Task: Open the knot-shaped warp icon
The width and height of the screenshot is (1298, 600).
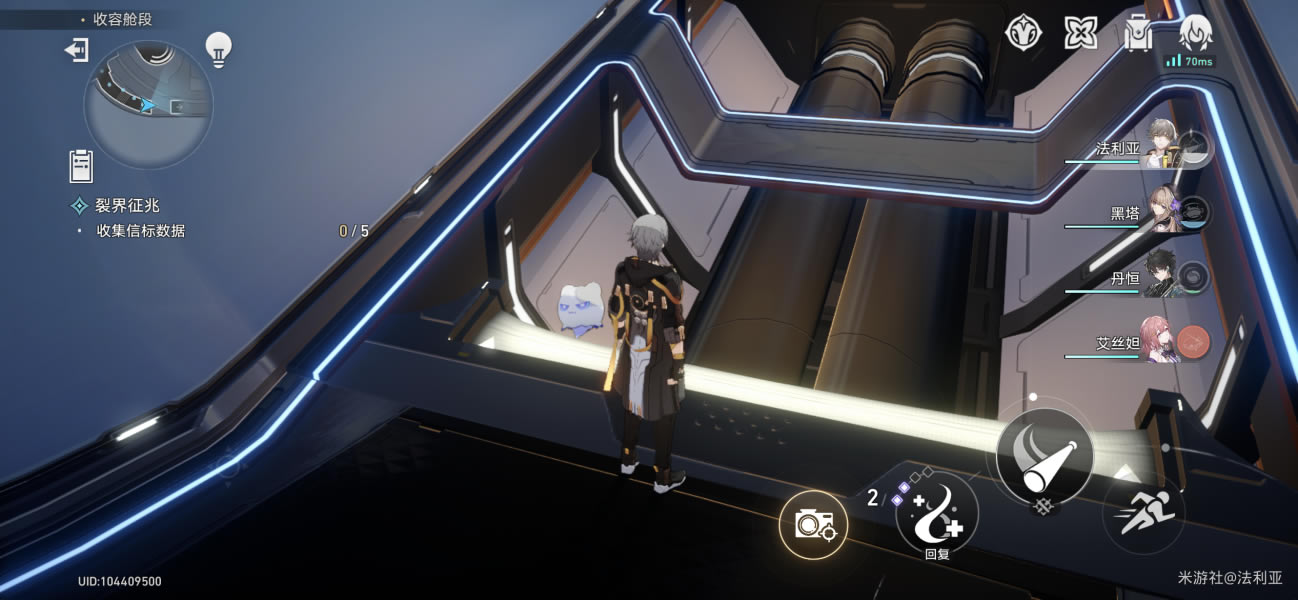Action: (1080, 33)
